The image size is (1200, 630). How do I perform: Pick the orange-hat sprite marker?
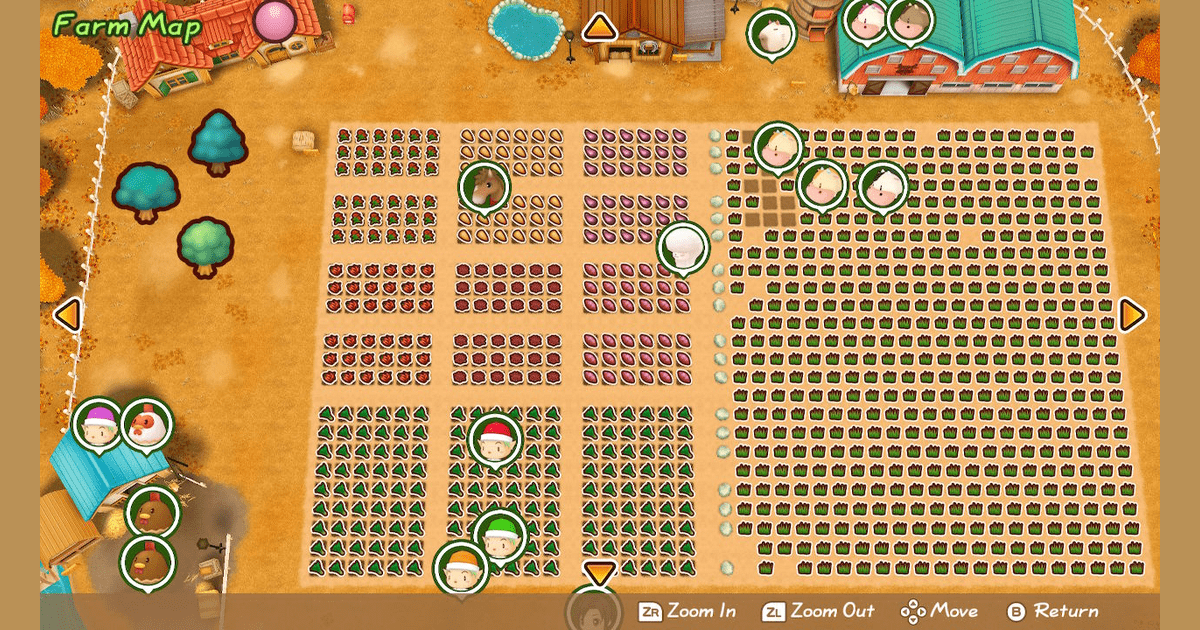point(461,568)
